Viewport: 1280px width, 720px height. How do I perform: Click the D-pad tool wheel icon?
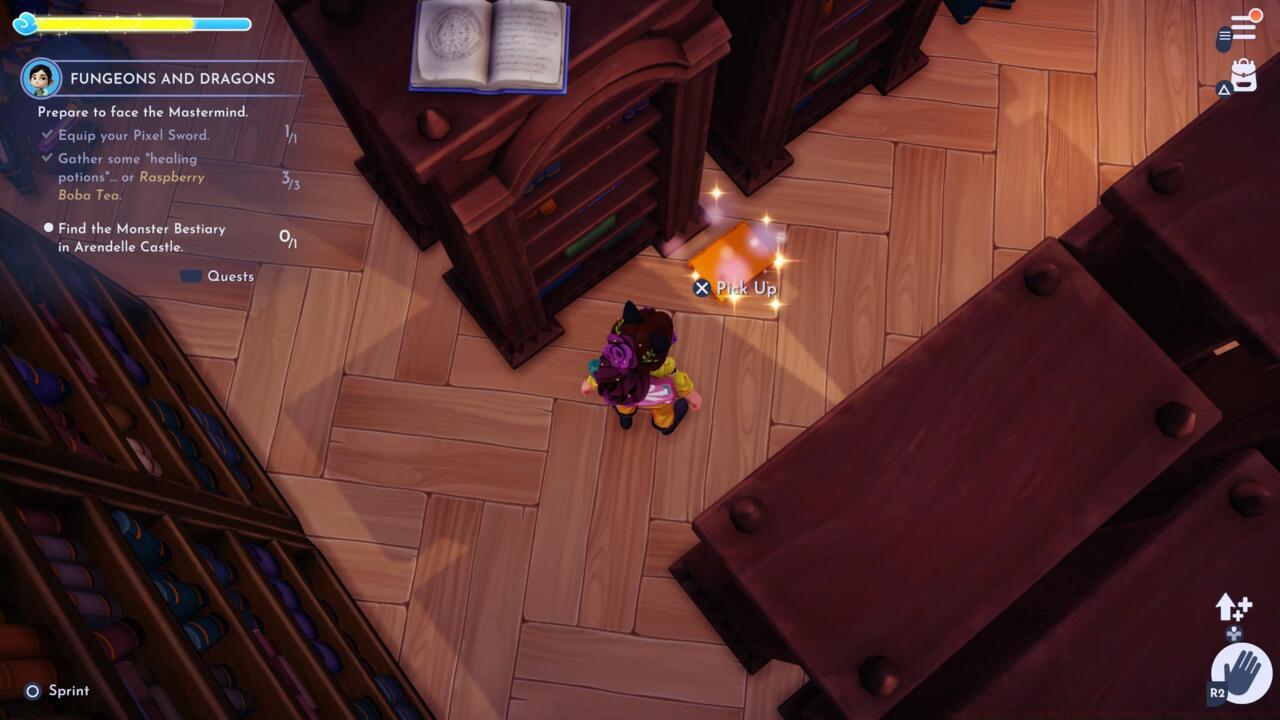[x=1232, y=635]
